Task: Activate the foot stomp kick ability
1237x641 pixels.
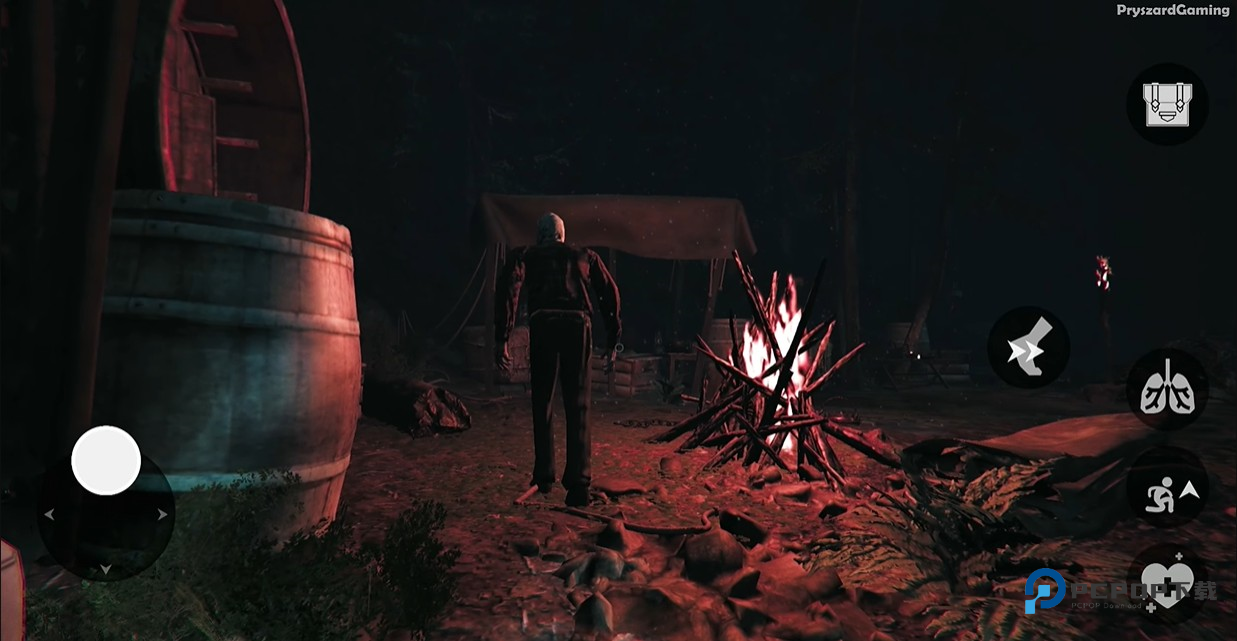Action: (x=1028, y=348)
